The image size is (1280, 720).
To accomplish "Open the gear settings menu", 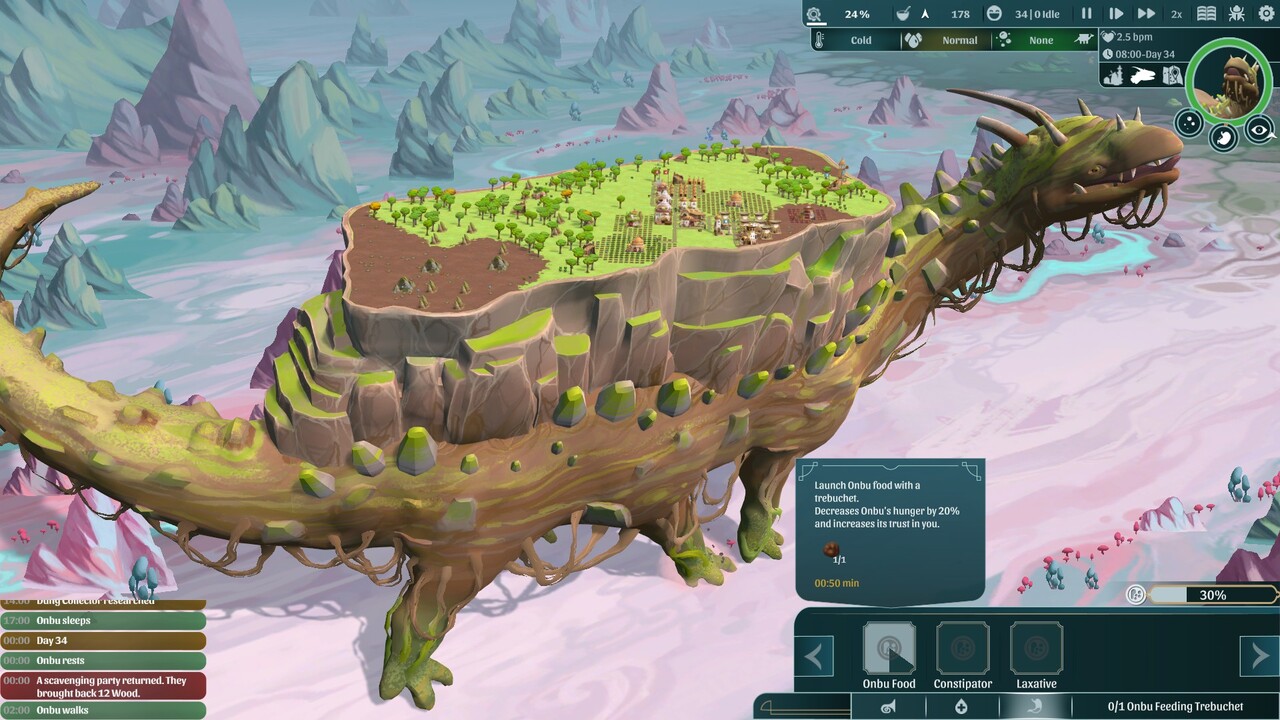I will (1267, 14).
